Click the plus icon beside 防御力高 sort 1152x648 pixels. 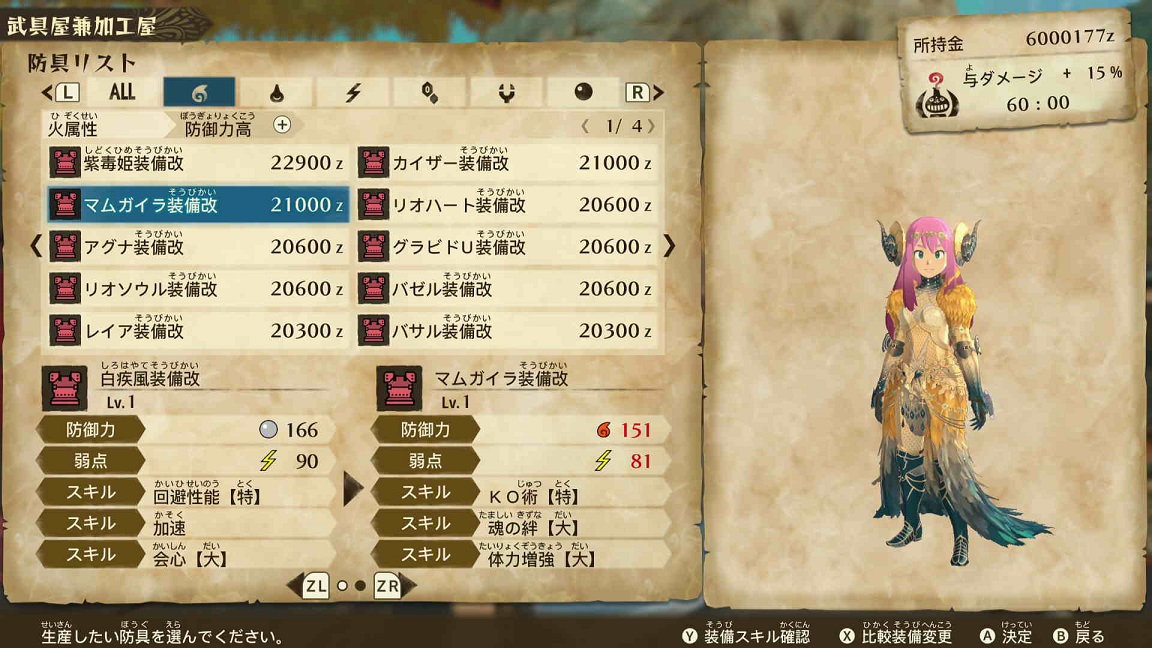[x=282, y=125]
